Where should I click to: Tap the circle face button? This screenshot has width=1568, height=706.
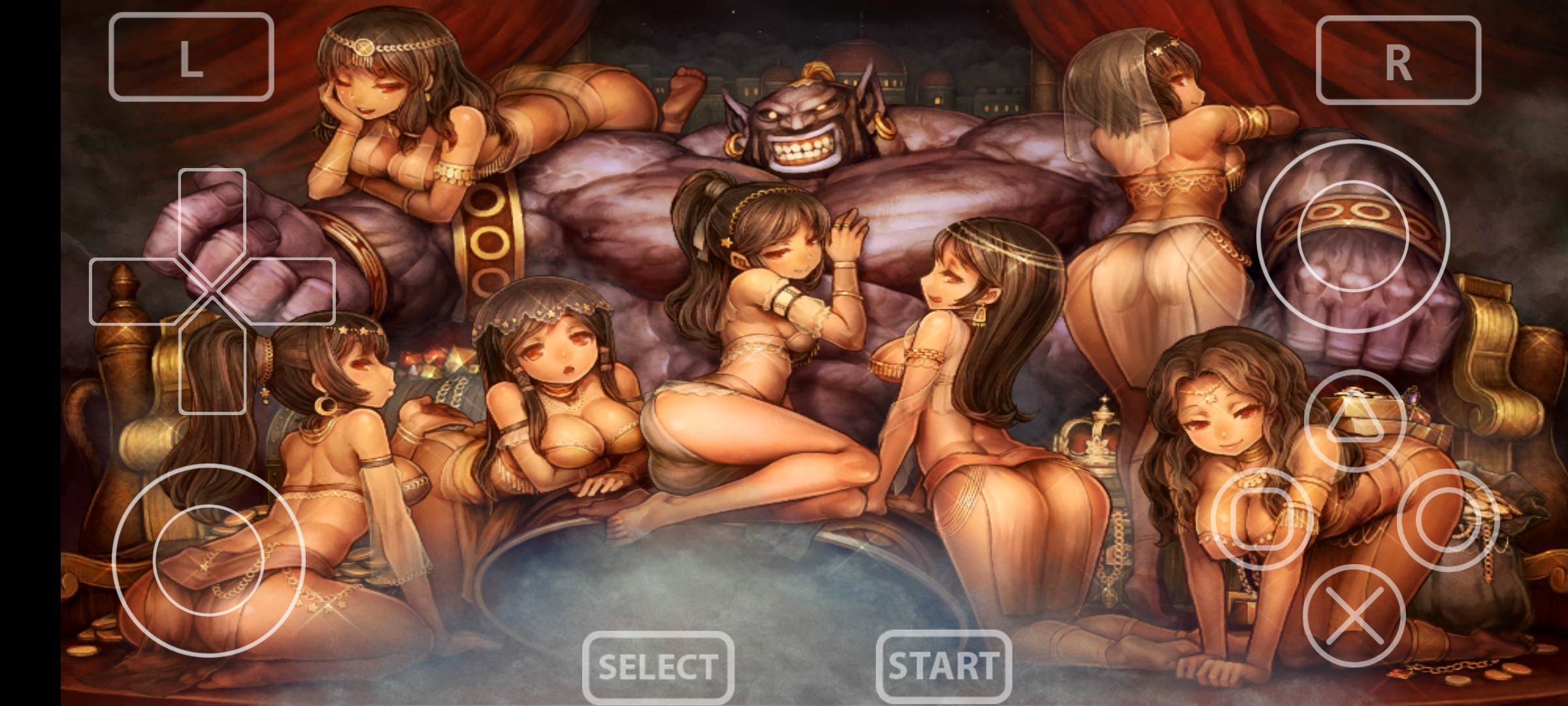pos(1448,520)
